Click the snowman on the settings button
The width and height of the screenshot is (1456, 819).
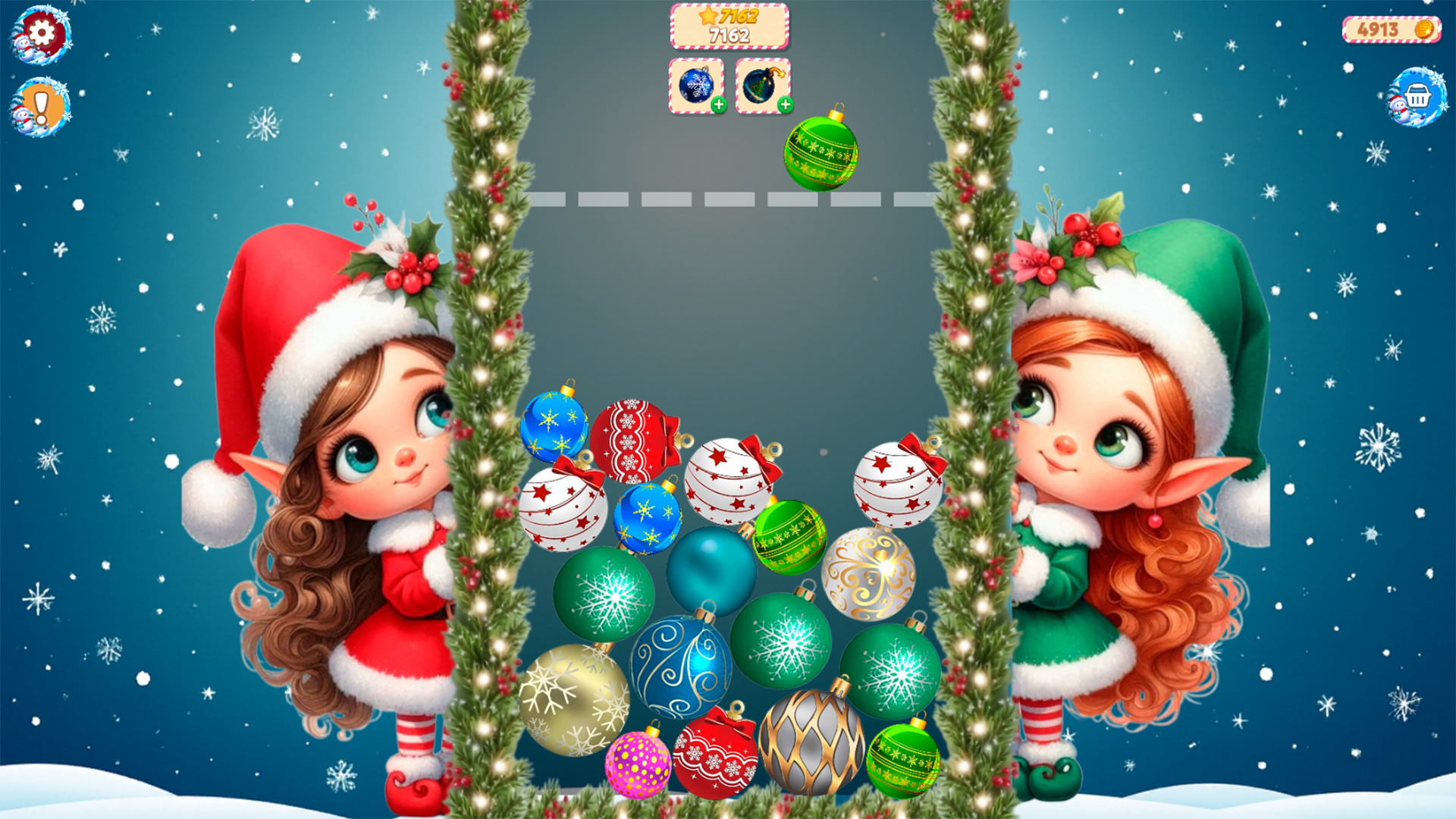pyautogui.click(x=23, y=47)
